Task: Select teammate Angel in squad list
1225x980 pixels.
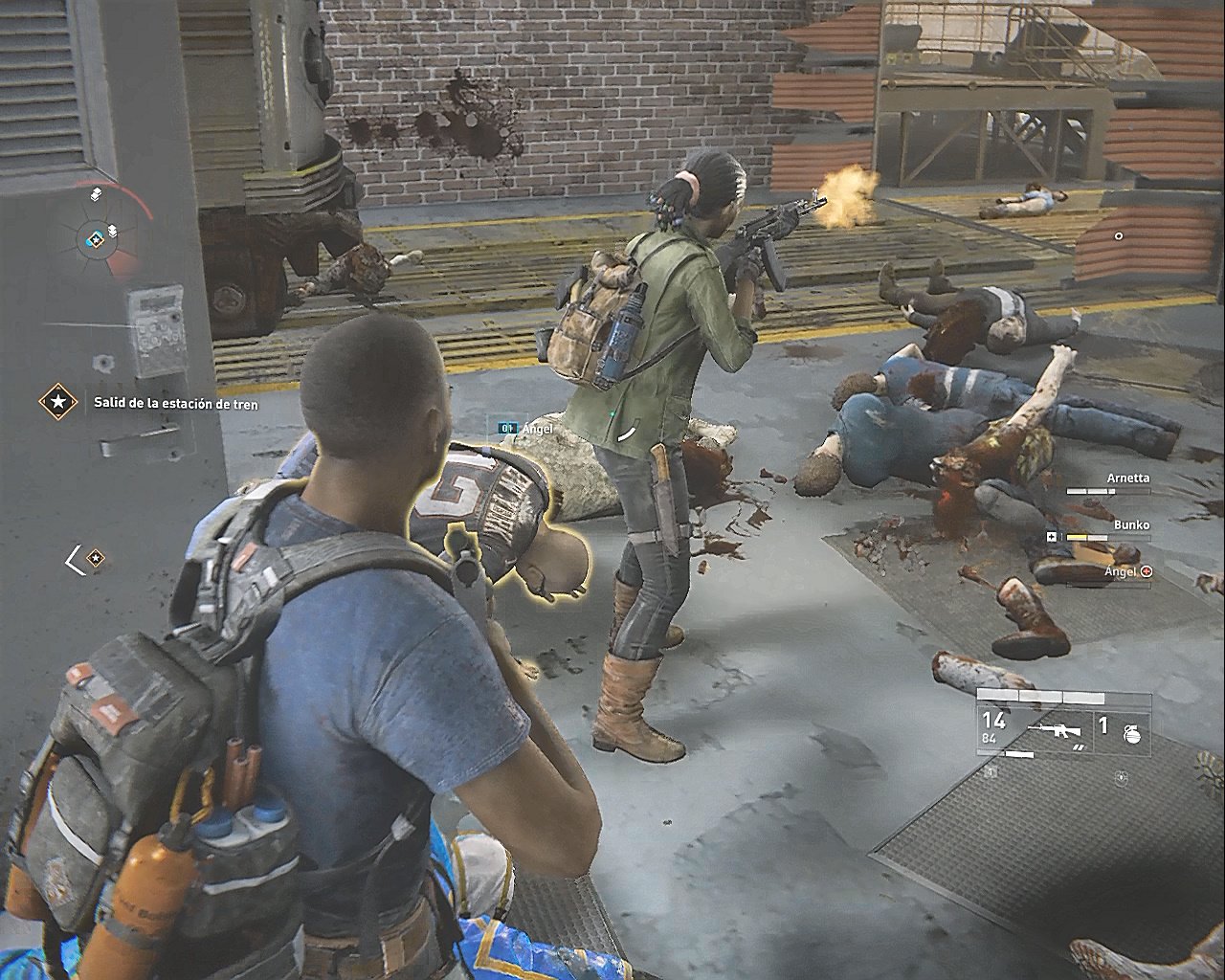Action: coord(1121,572)
